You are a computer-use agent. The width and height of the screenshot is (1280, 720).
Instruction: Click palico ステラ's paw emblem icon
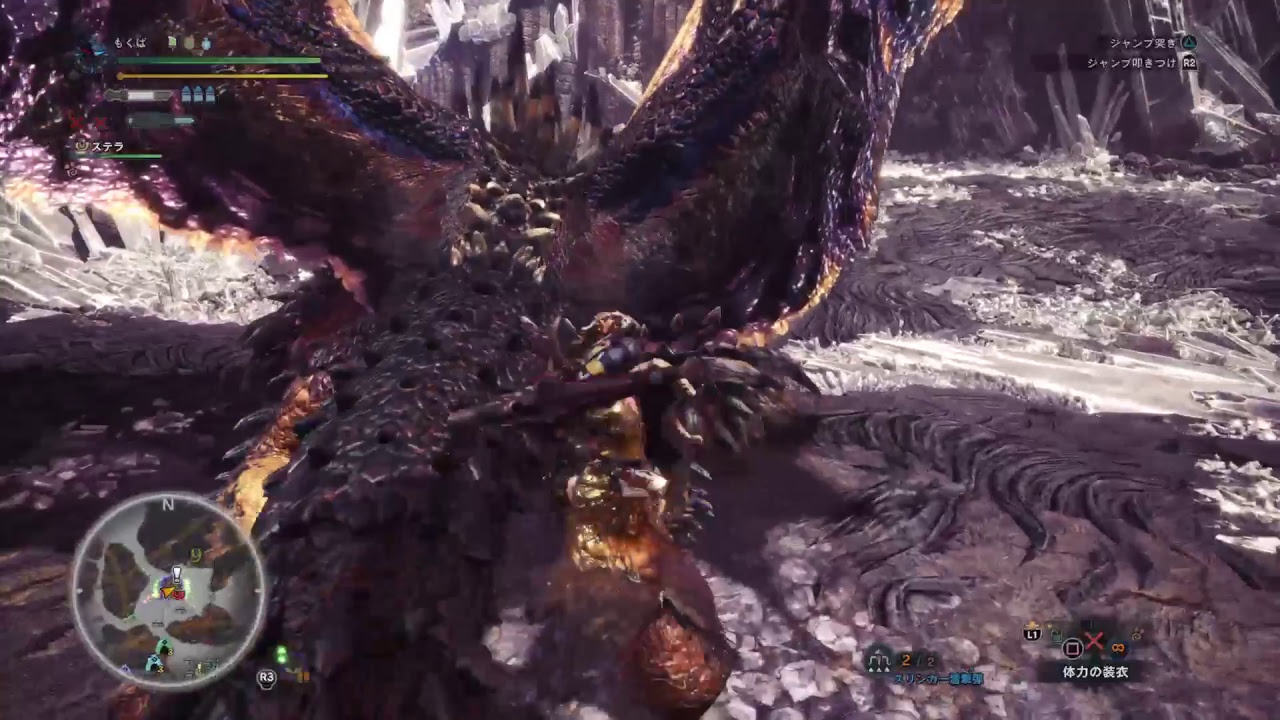tap(80, 146)
